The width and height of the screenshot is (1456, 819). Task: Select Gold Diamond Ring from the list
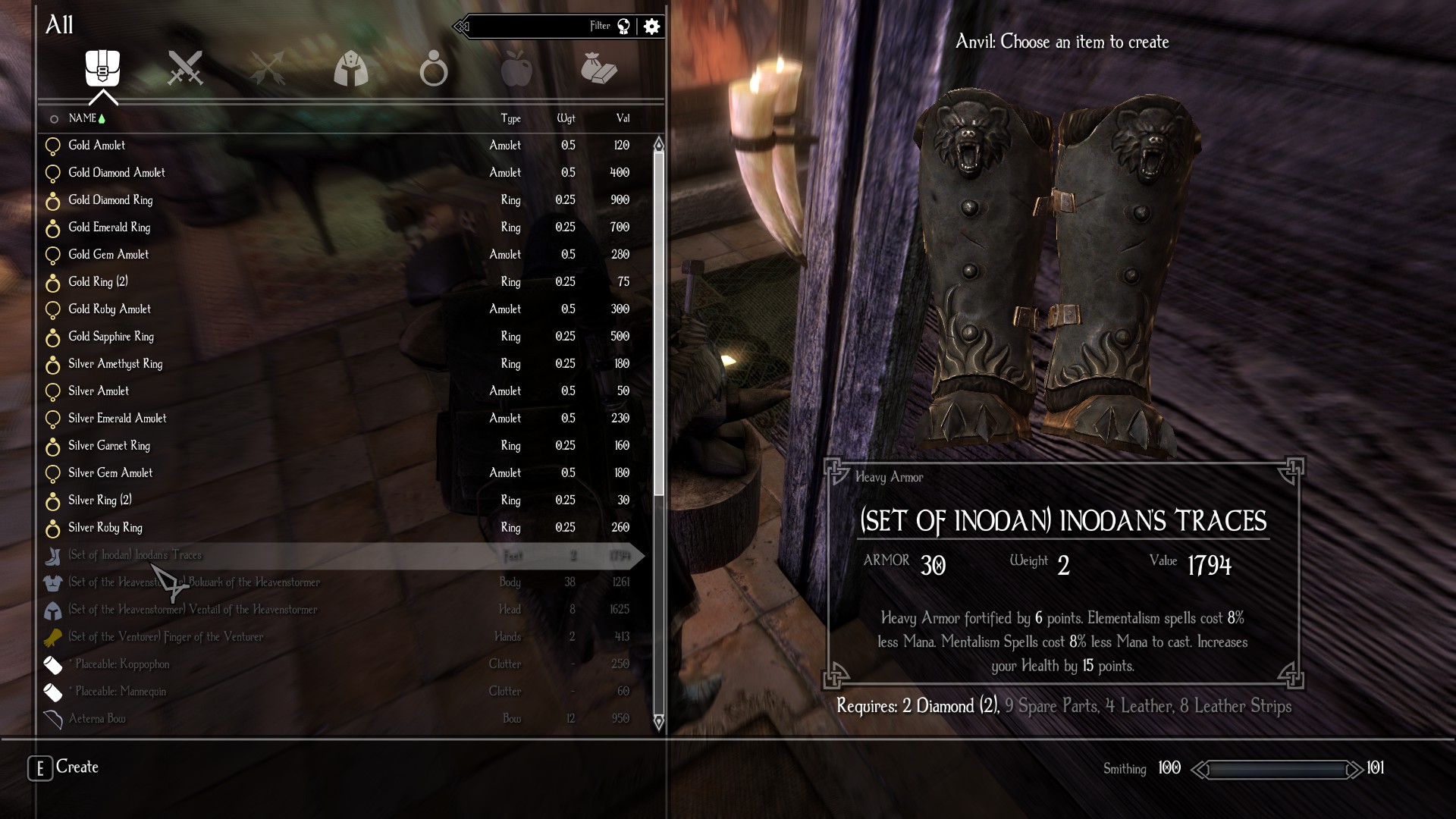click(x=111, y=200)
